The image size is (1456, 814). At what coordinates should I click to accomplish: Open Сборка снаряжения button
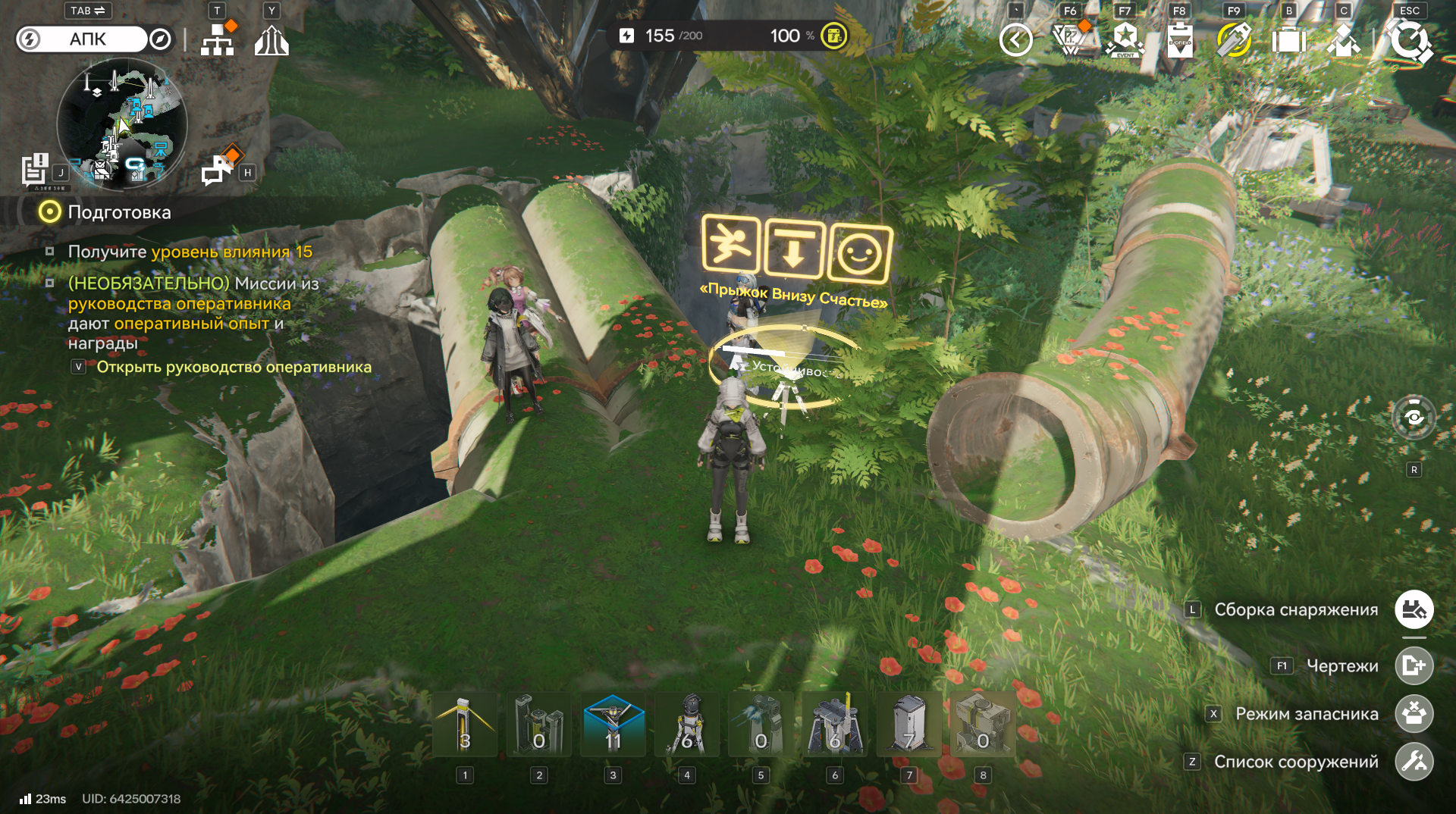1414,610
